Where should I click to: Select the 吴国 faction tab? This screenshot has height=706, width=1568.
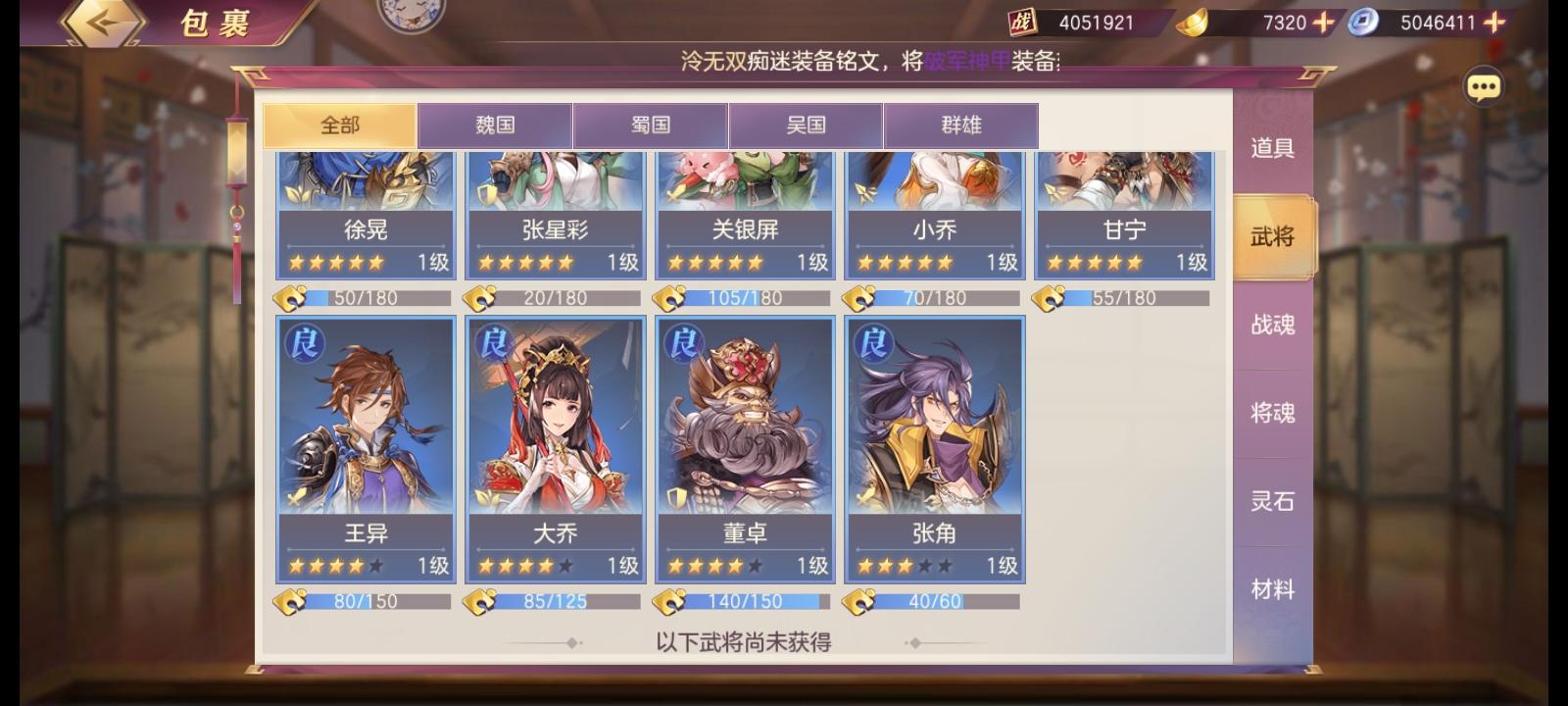pos(806,125)
